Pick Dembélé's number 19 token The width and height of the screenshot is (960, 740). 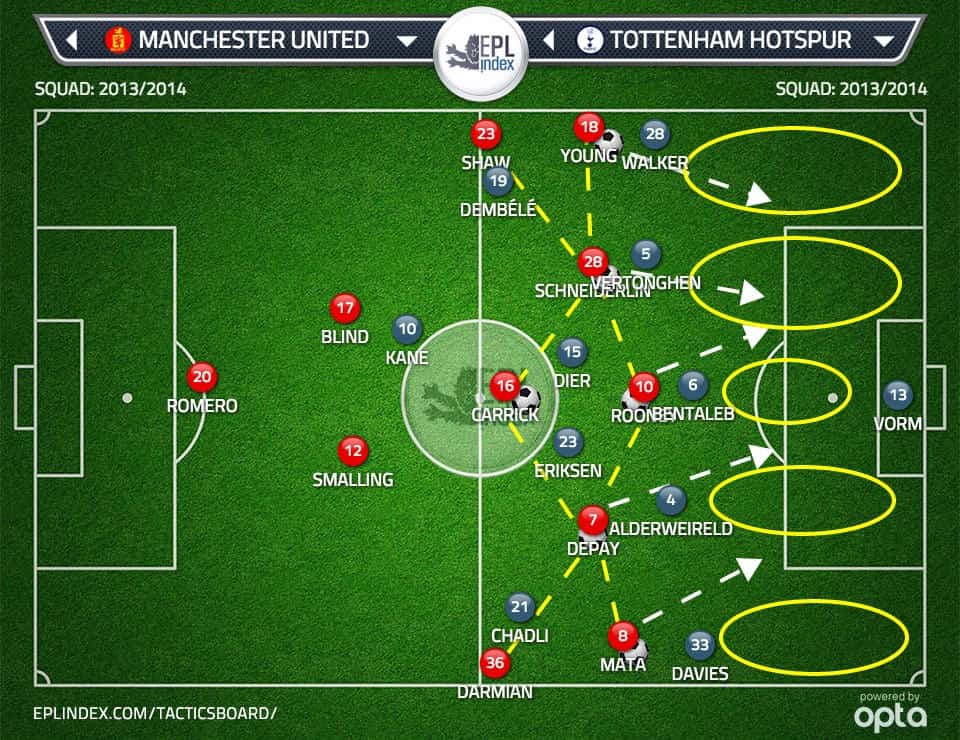point(498,181)
